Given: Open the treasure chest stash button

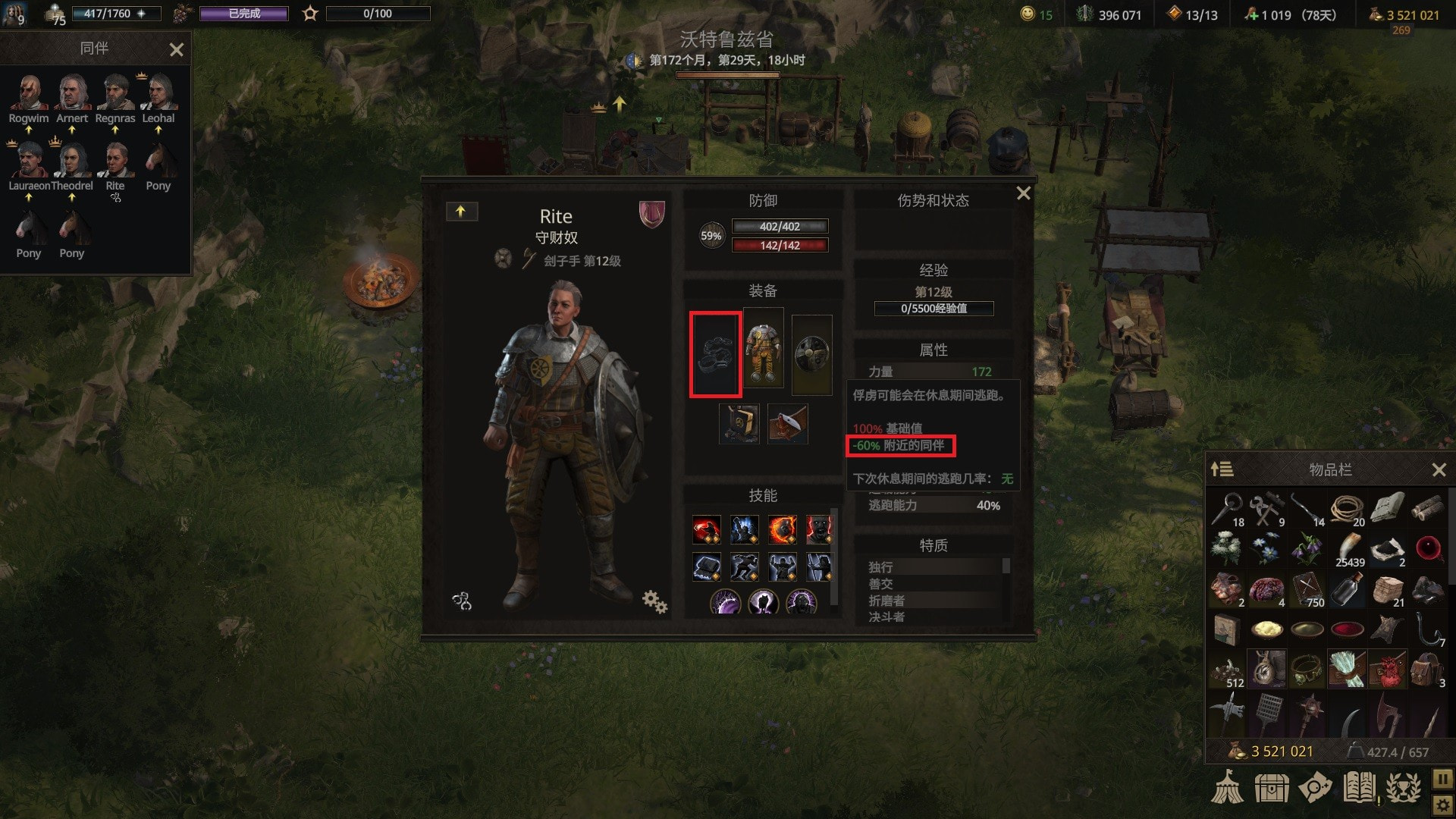Looking at the screenshot, I should (x=1271, y=788).
